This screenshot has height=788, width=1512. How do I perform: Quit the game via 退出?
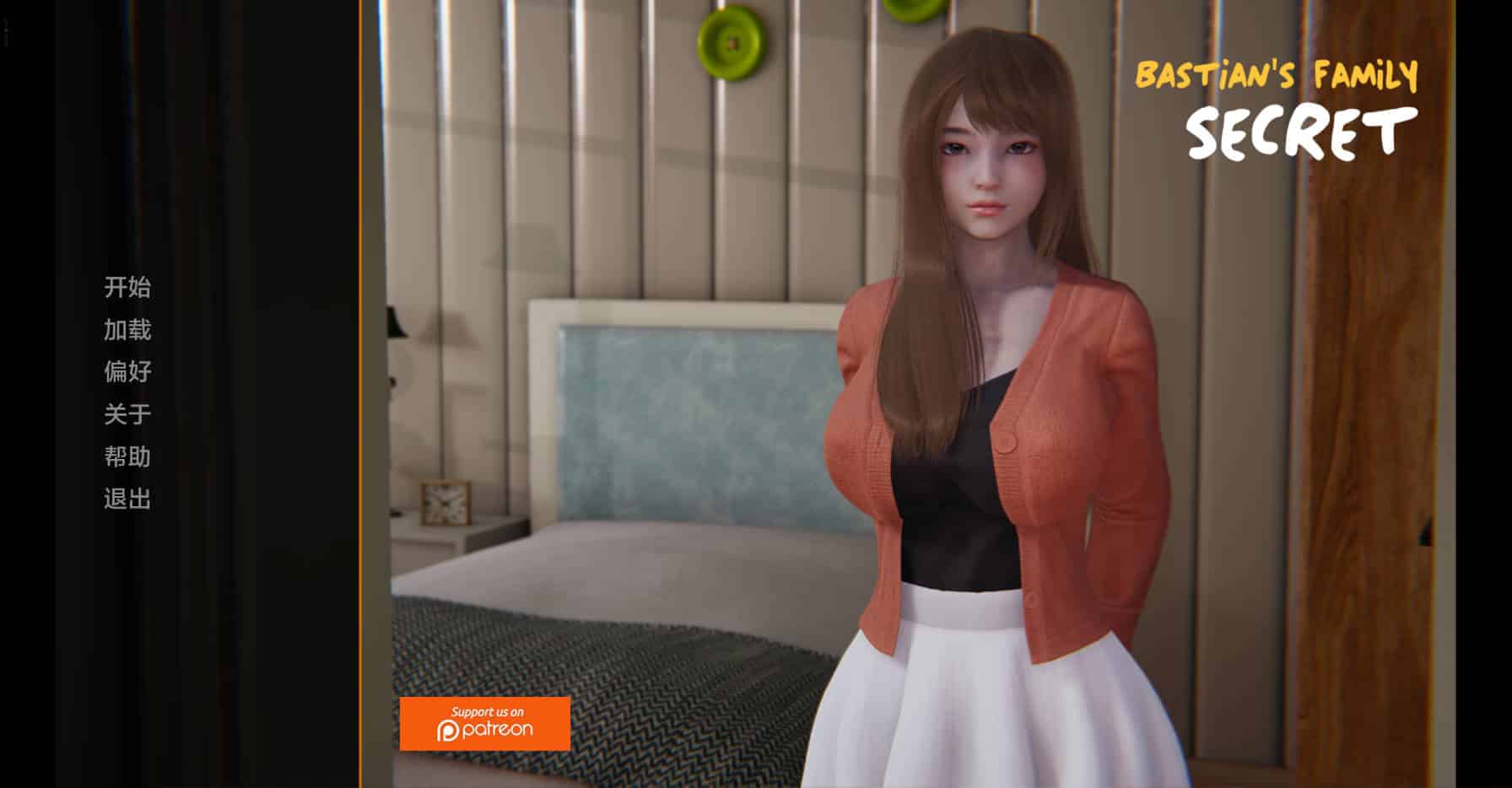pos(127,499)
